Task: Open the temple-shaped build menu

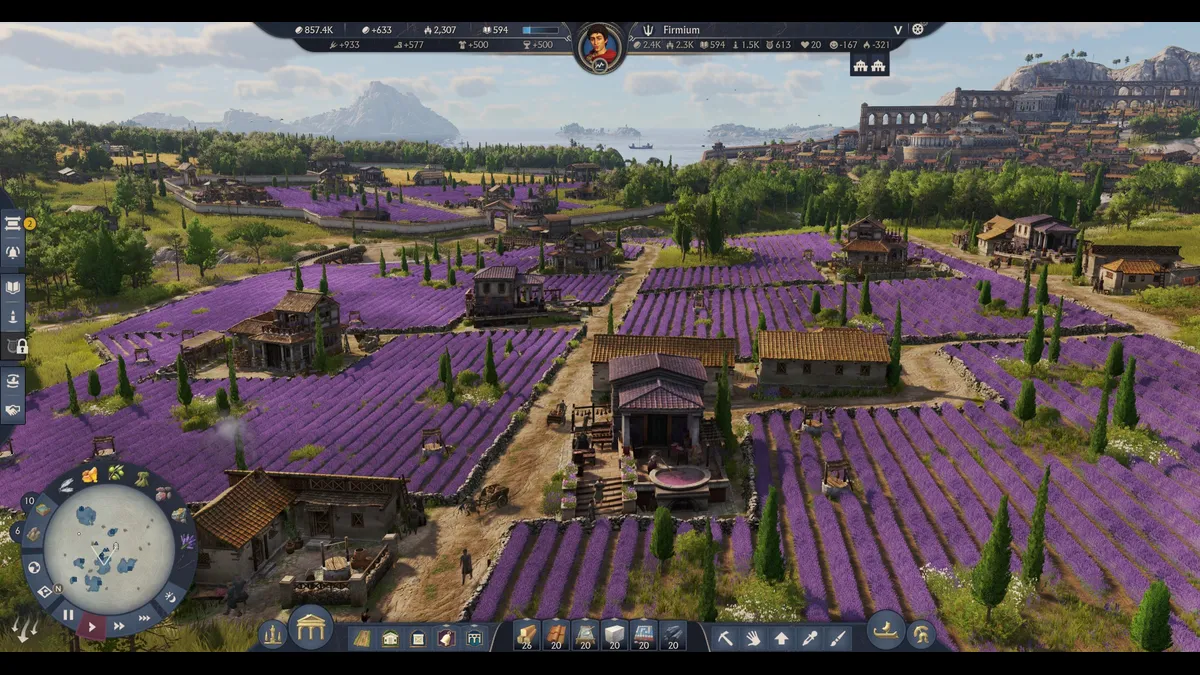Action: coord(311,628)
